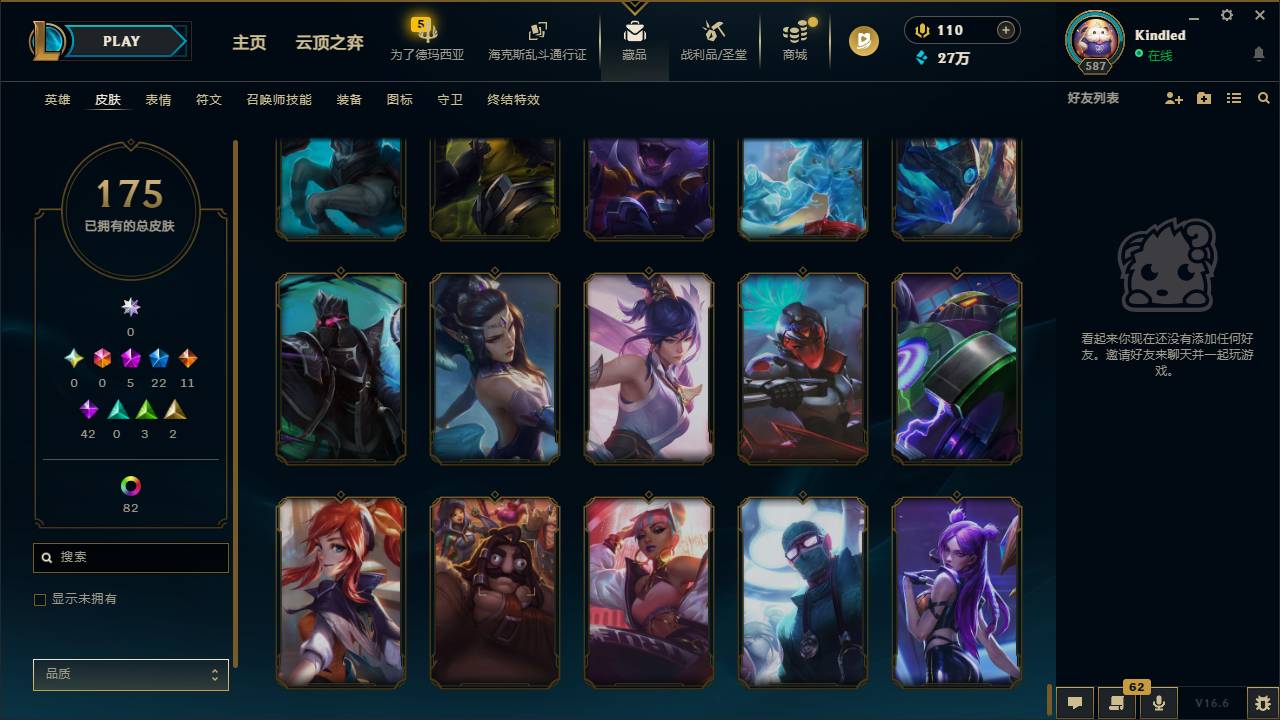
Task: Click the create friend group folder icon
Action: [x=1203, y=98]
